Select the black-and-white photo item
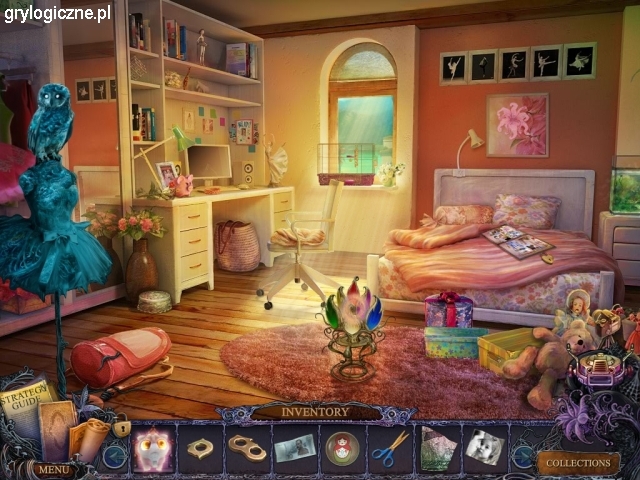 coord(484,447)
